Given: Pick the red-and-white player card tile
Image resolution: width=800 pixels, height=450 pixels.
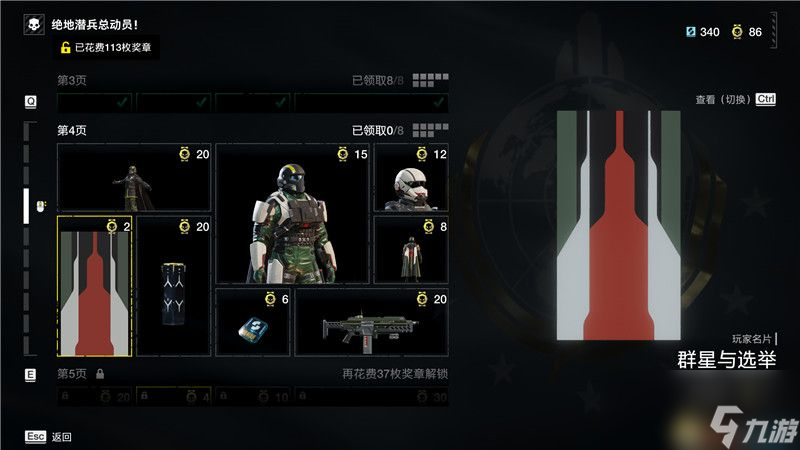Looking at the screenshot, I should [95, 286].
